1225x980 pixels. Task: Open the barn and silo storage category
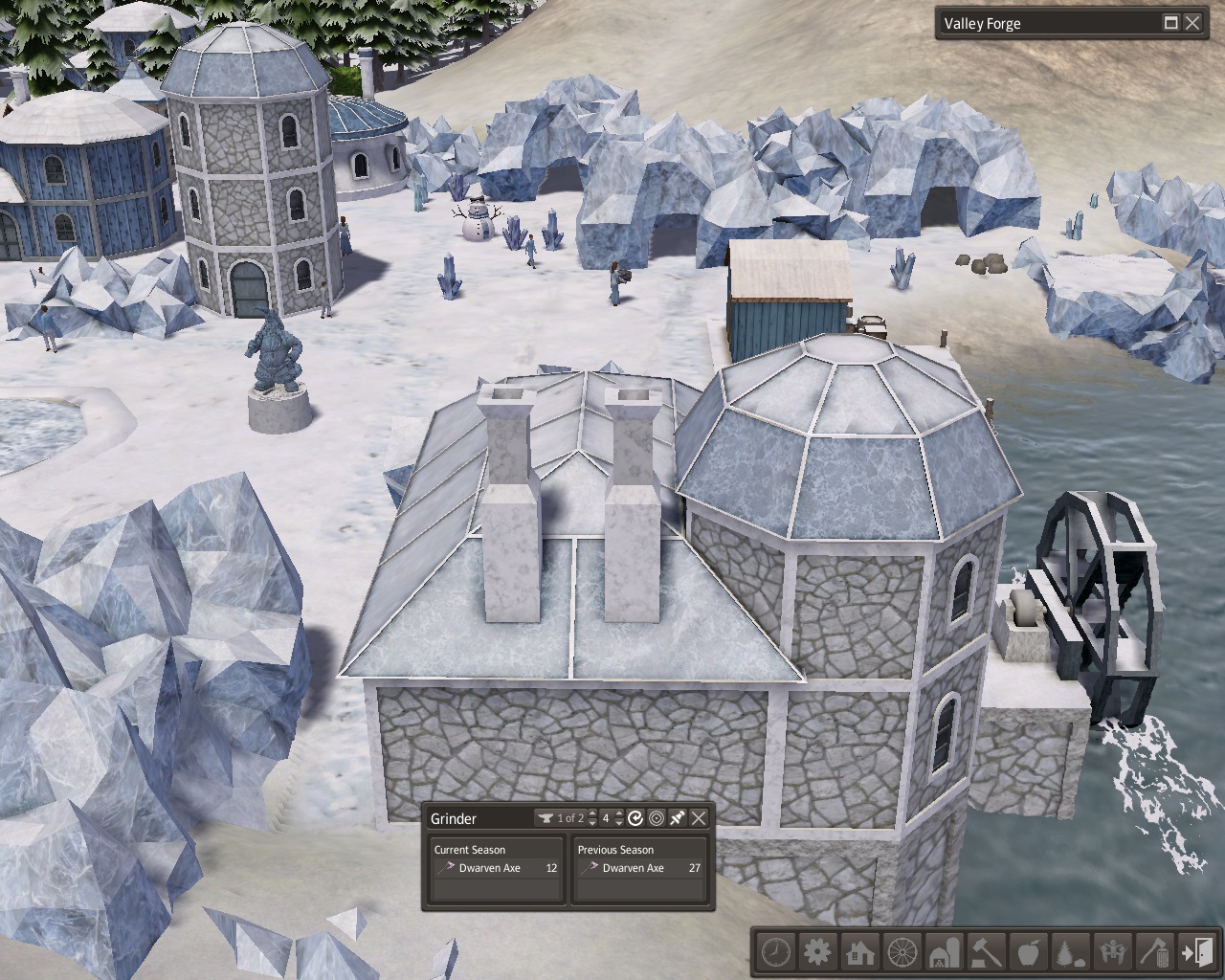click(944, 952)
